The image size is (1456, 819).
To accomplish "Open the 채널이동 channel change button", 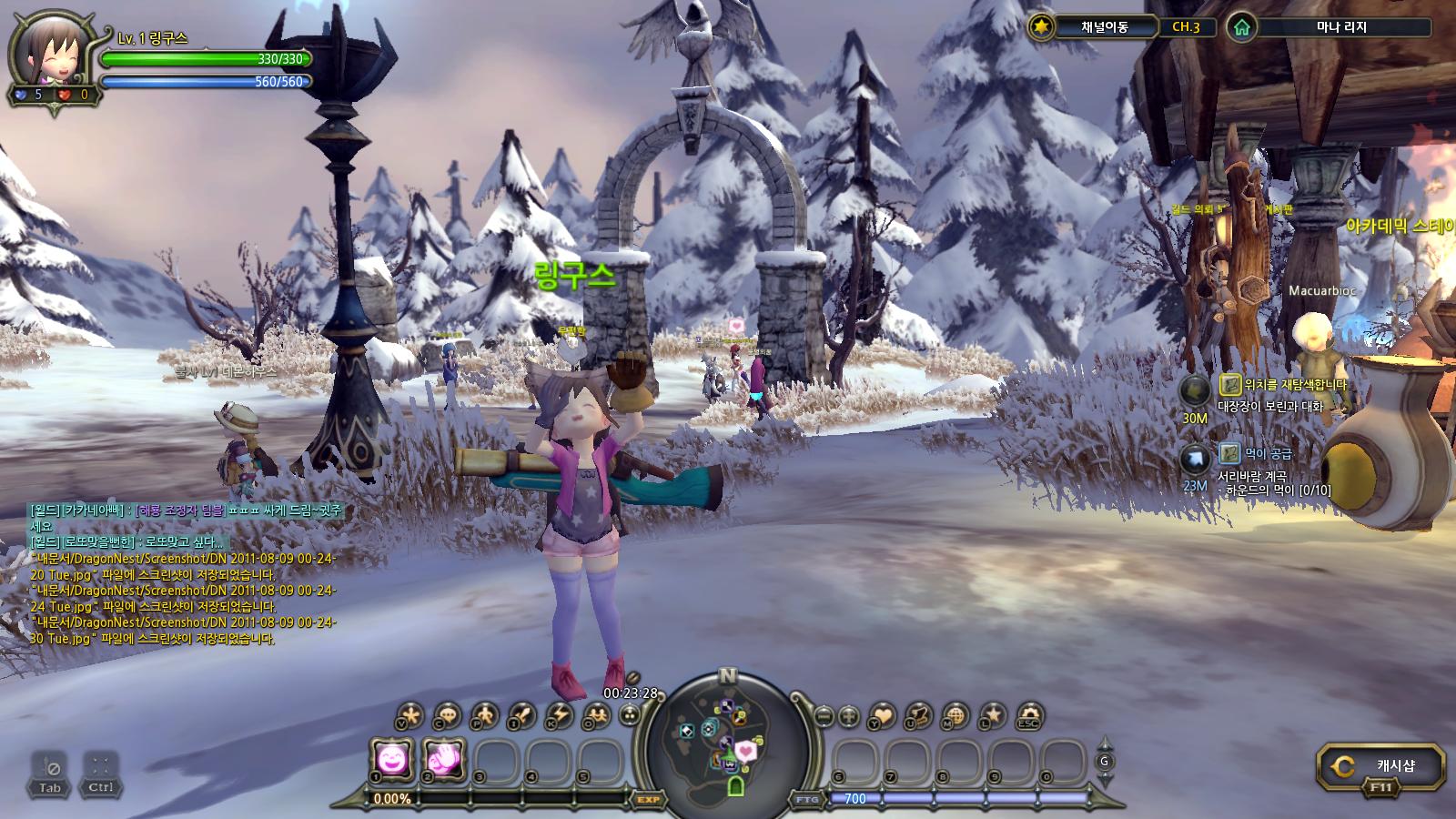I will click(x=1104, y=27).
